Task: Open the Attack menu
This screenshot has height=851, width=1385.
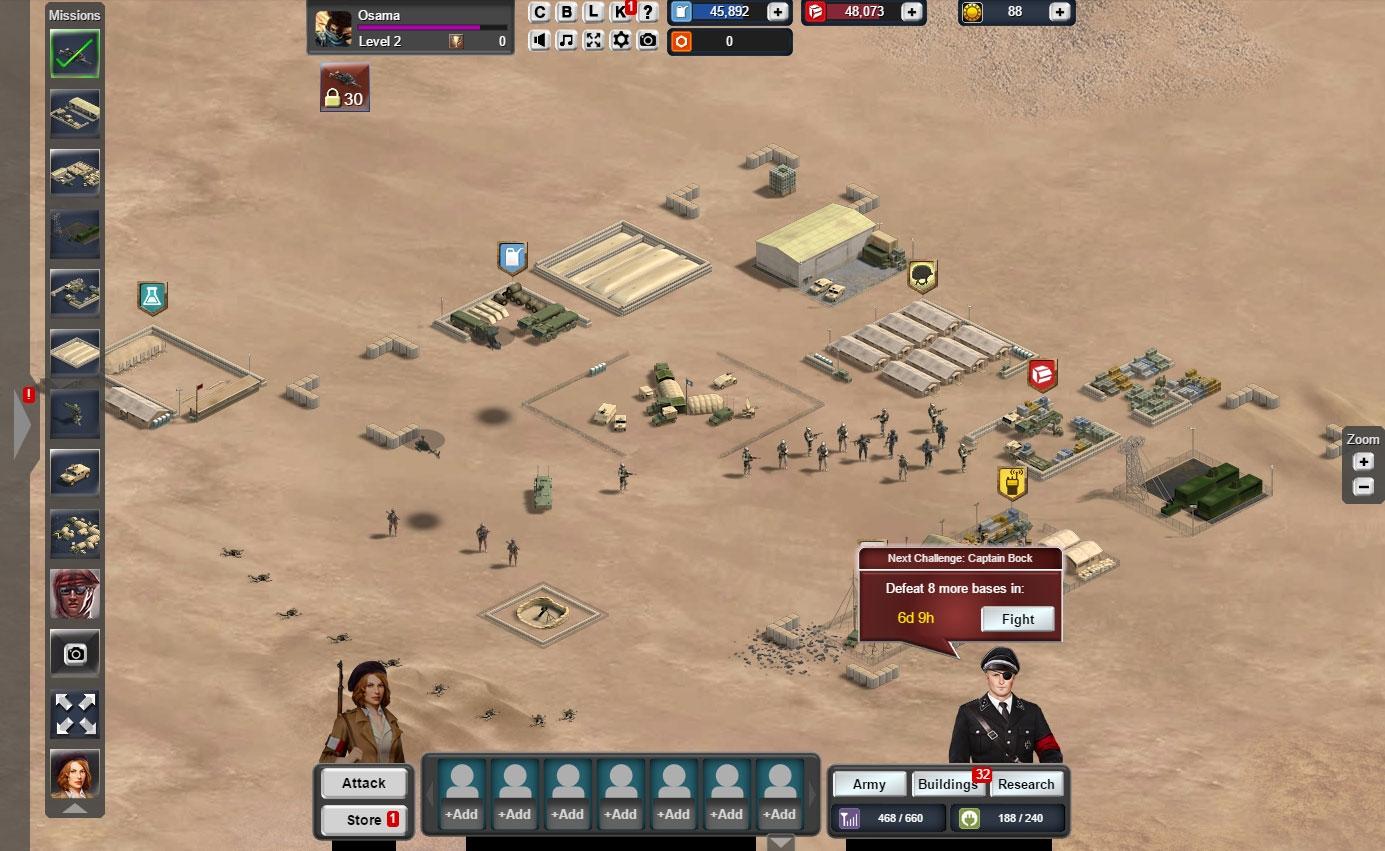Action: pyautogui.click(x=363, y=783)
